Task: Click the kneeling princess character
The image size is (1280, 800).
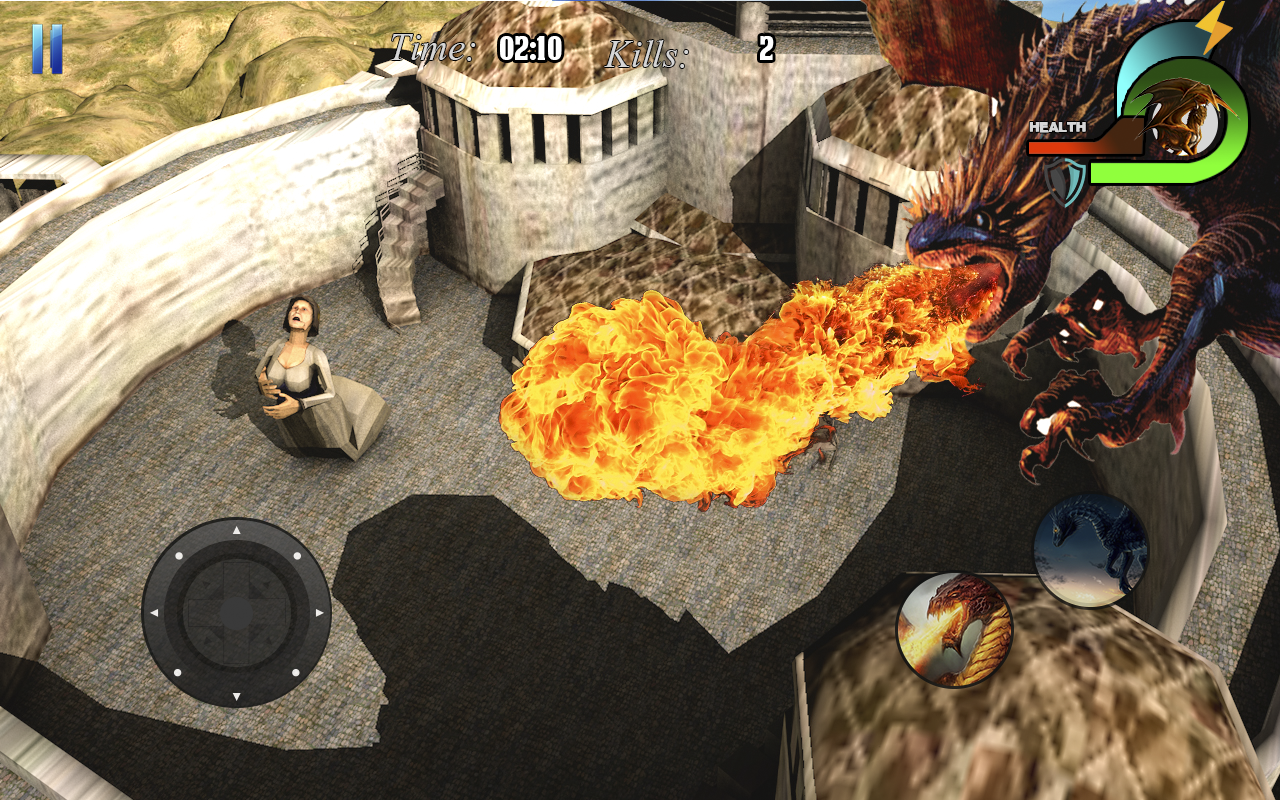Action: click(x=295, y=370)
